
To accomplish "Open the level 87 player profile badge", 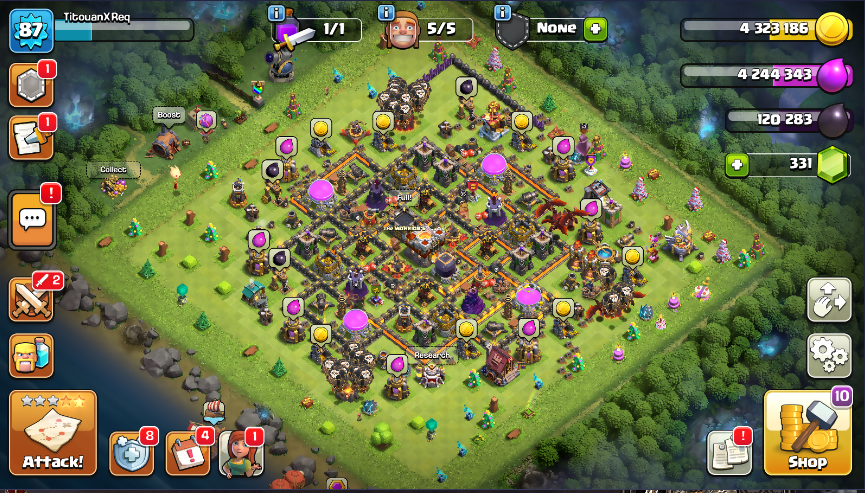I will 30,30.
